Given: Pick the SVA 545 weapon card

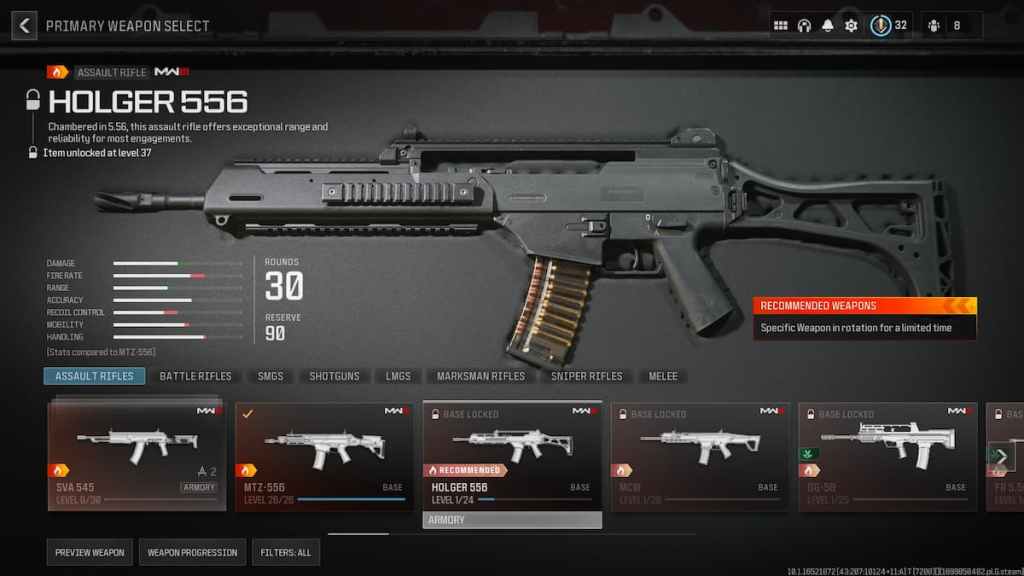Looking at the screenshot, I should pyautogui.click(x=136, y=455).
